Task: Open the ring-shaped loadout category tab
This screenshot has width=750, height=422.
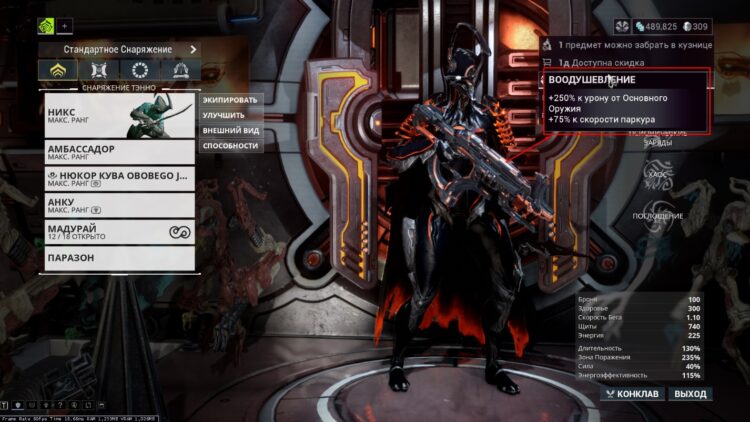Action: click(139, 70)
